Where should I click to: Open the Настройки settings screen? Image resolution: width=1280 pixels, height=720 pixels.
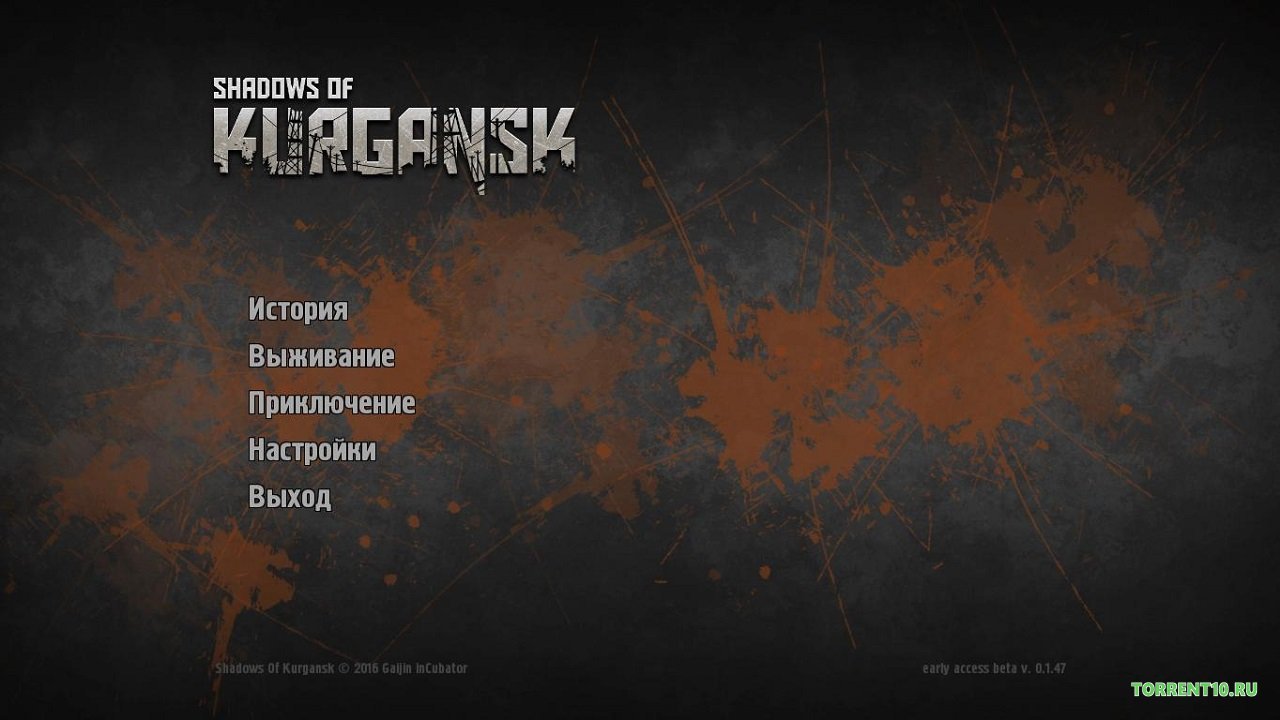pyautogui.click(x=311, y=451)
